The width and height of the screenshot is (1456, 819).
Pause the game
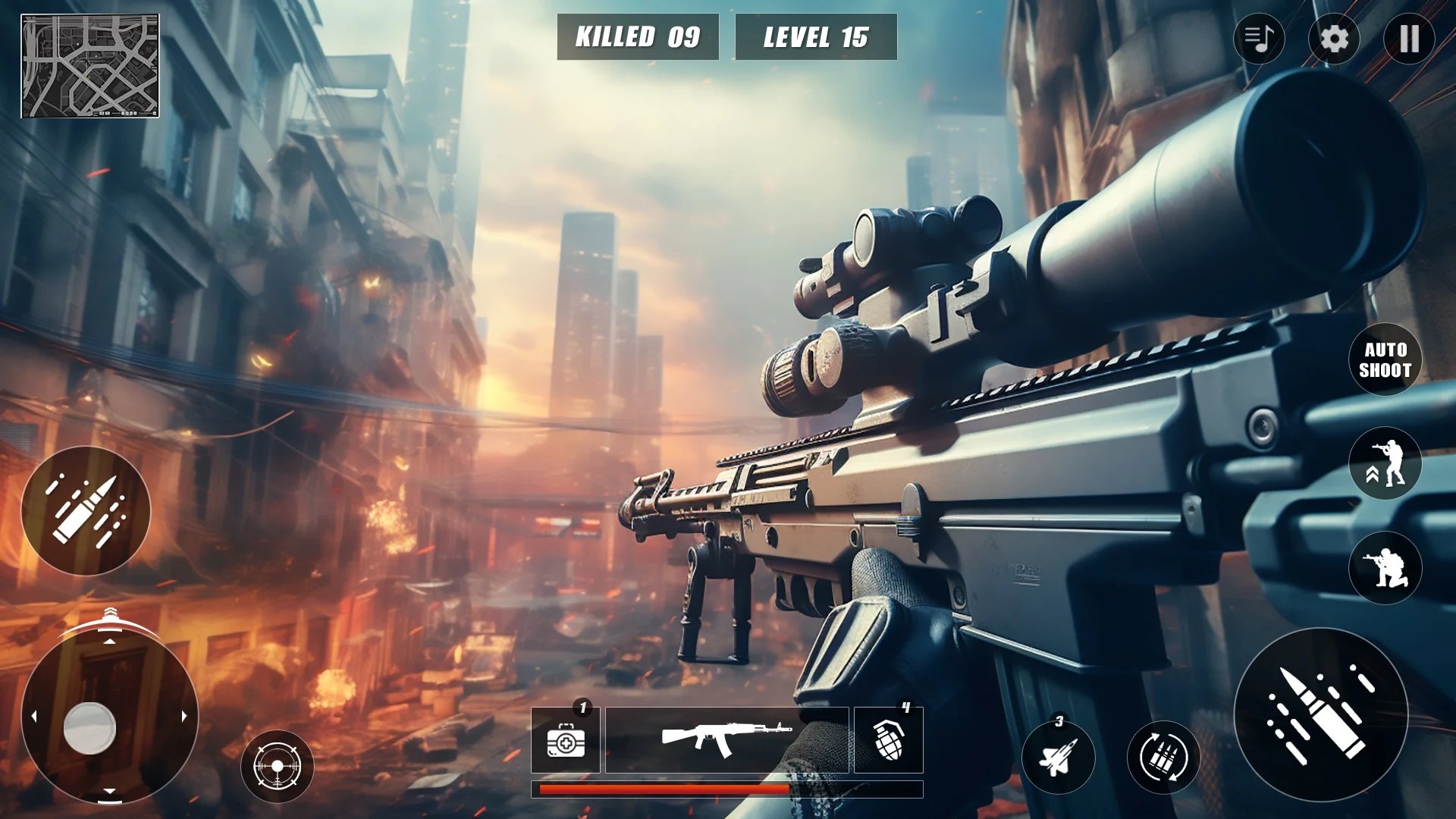click(x=1409, y=38)
